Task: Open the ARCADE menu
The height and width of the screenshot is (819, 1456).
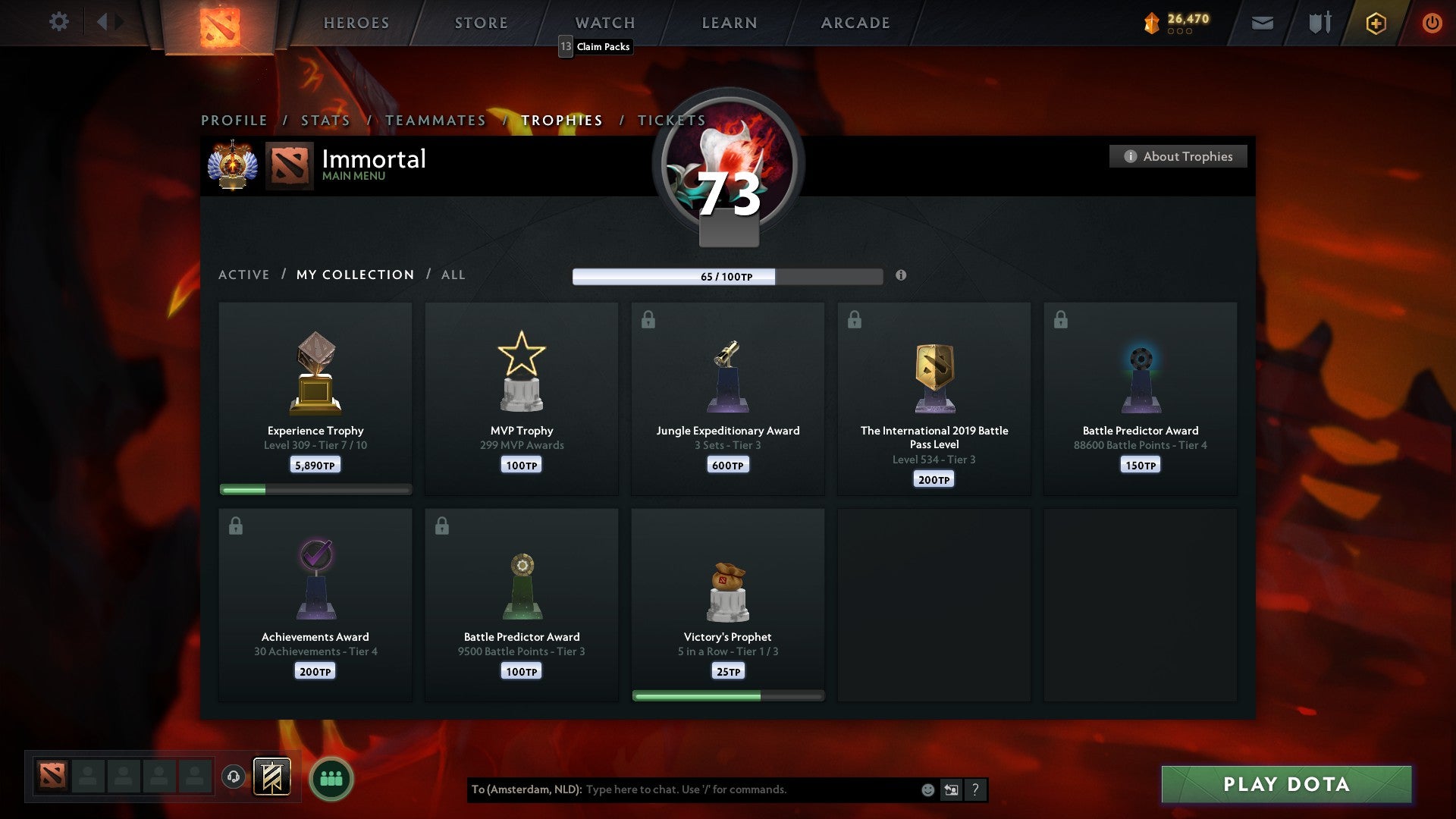Action: click(854, 23)
